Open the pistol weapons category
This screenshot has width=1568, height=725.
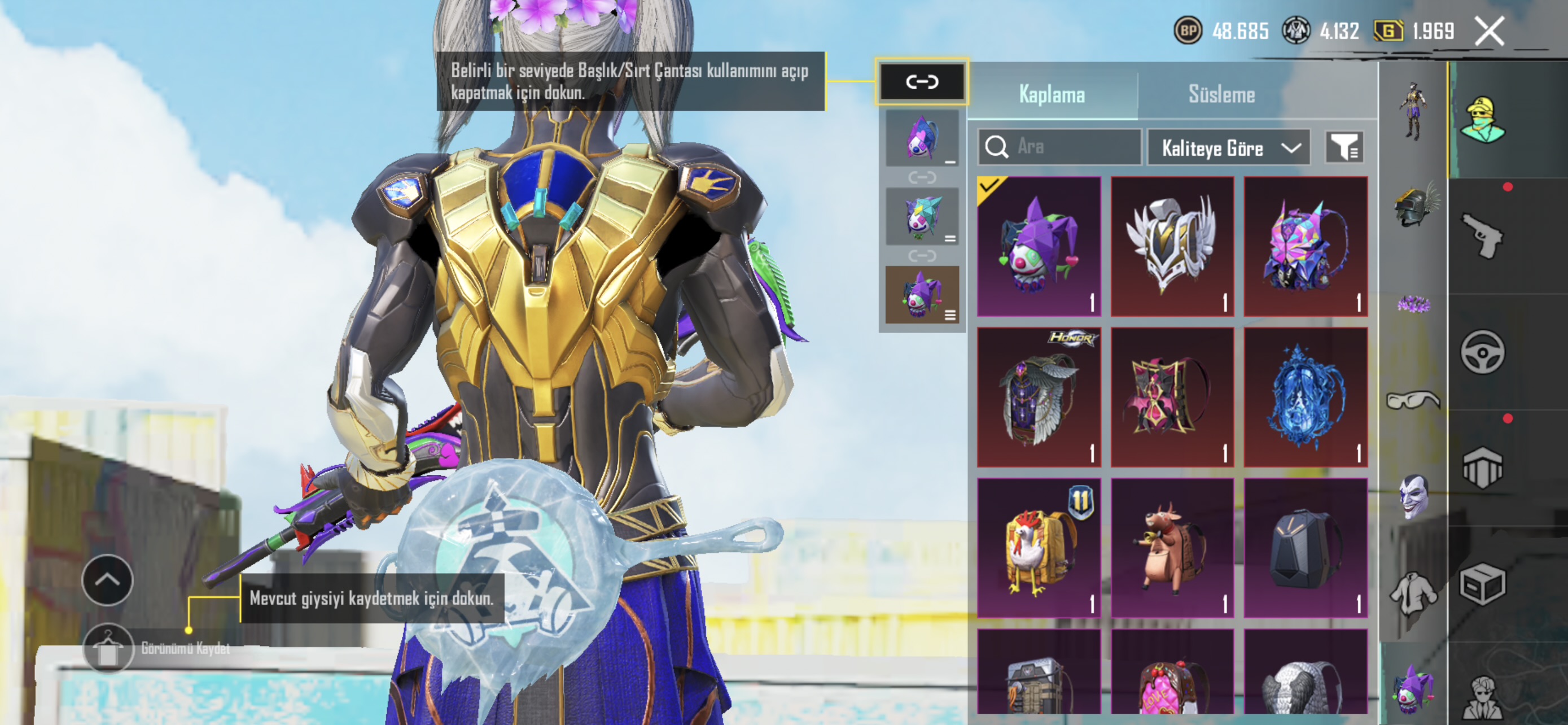tap(1482, 235)
